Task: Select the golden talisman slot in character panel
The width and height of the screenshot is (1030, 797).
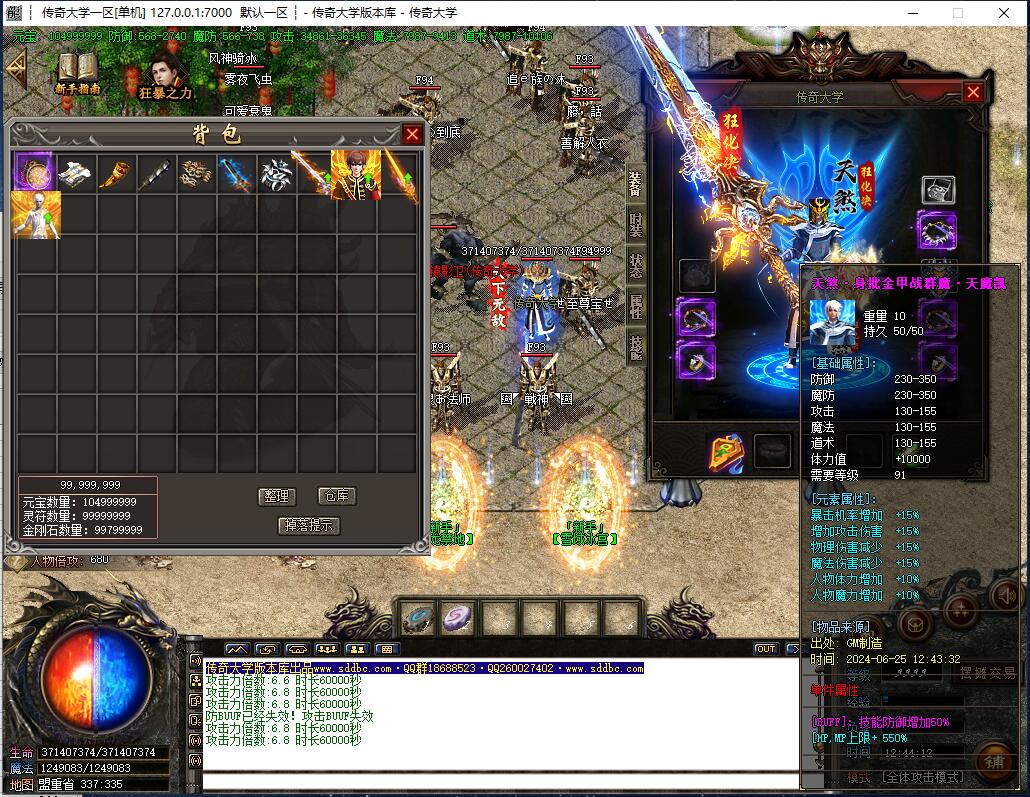Action: click(x=727, y=452)
